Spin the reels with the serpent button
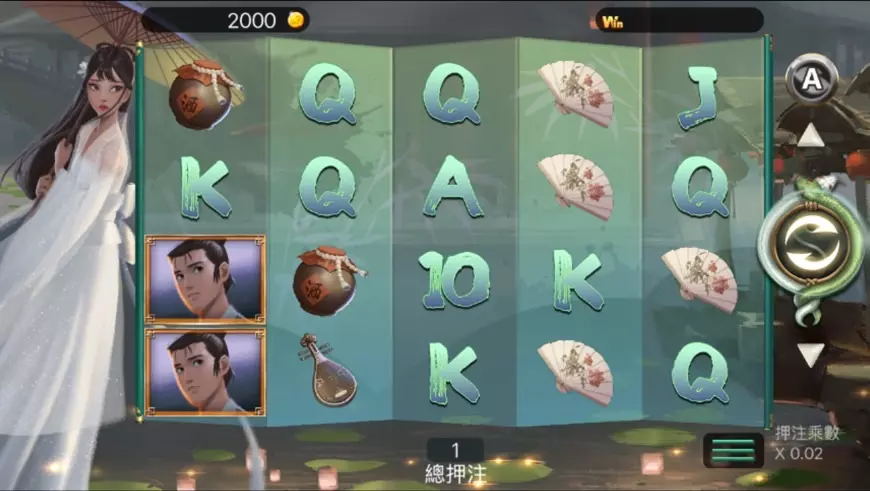The image size is (870, 491). click(x=811, y=247)
